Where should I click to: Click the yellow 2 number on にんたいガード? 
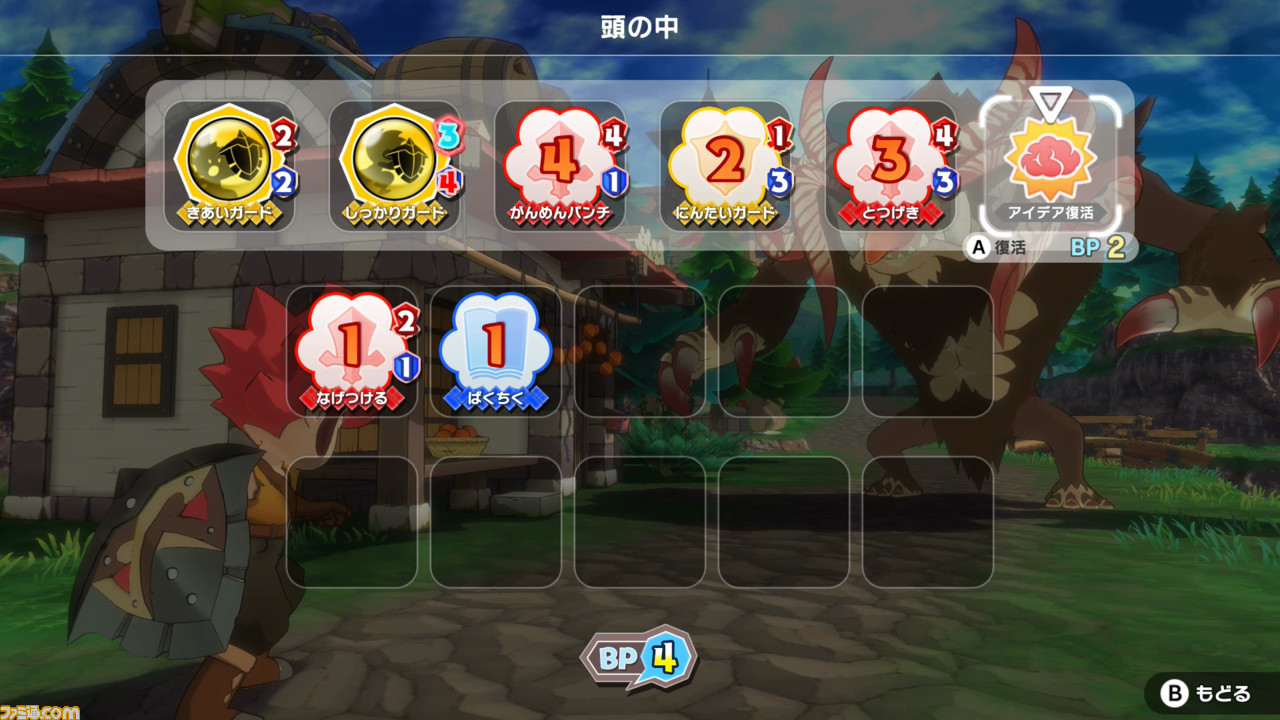(x=722, y=158)
